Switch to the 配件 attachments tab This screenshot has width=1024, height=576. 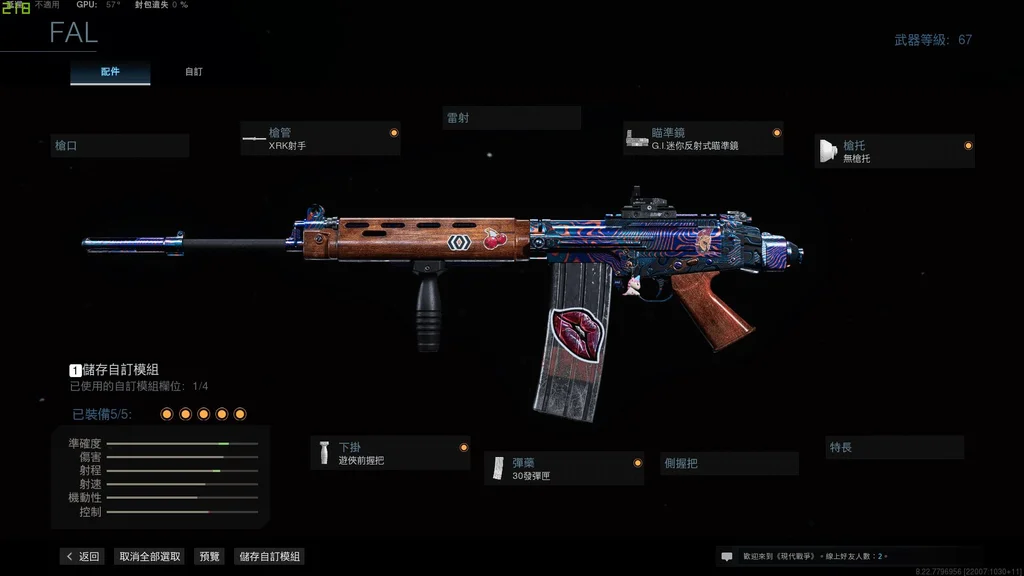110,72
